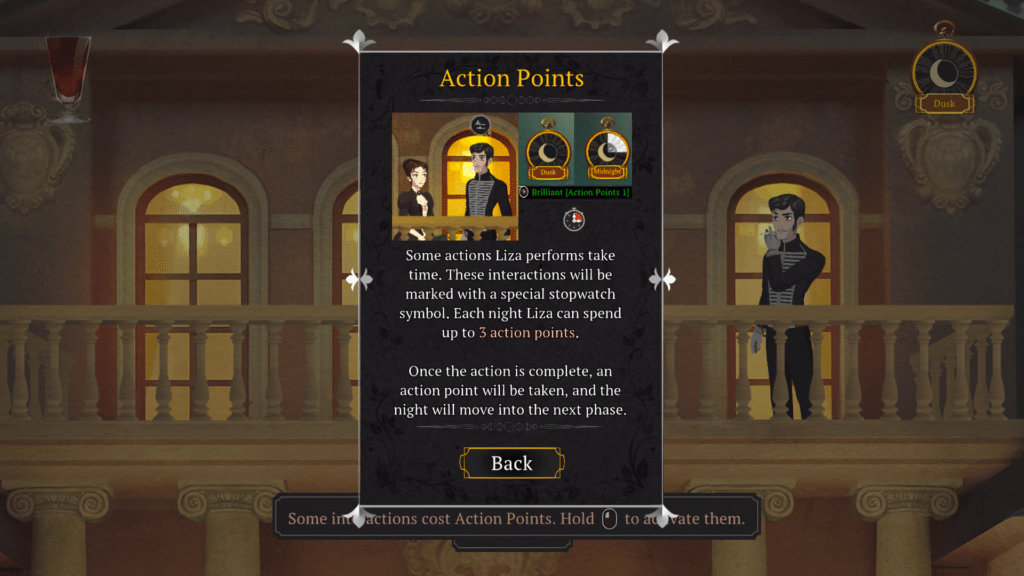Click the Dusk moon clock indicator

pos(944,75)
